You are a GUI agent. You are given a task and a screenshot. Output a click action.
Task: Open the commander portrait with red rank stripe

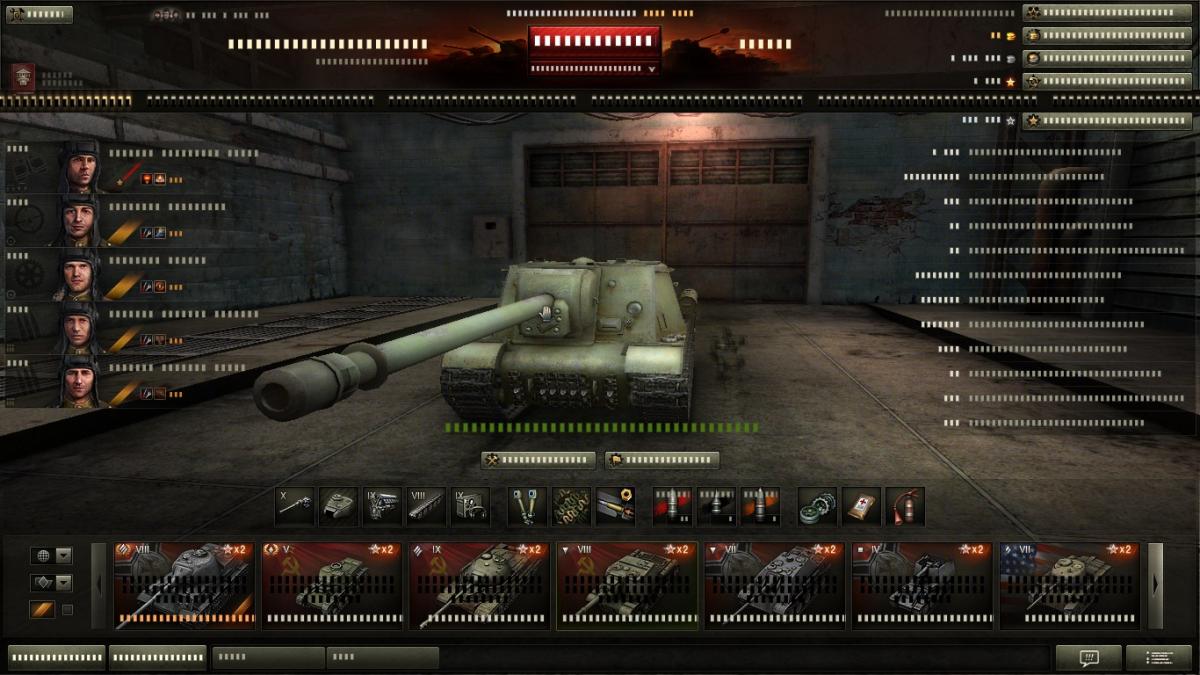[x=77, y=167]
